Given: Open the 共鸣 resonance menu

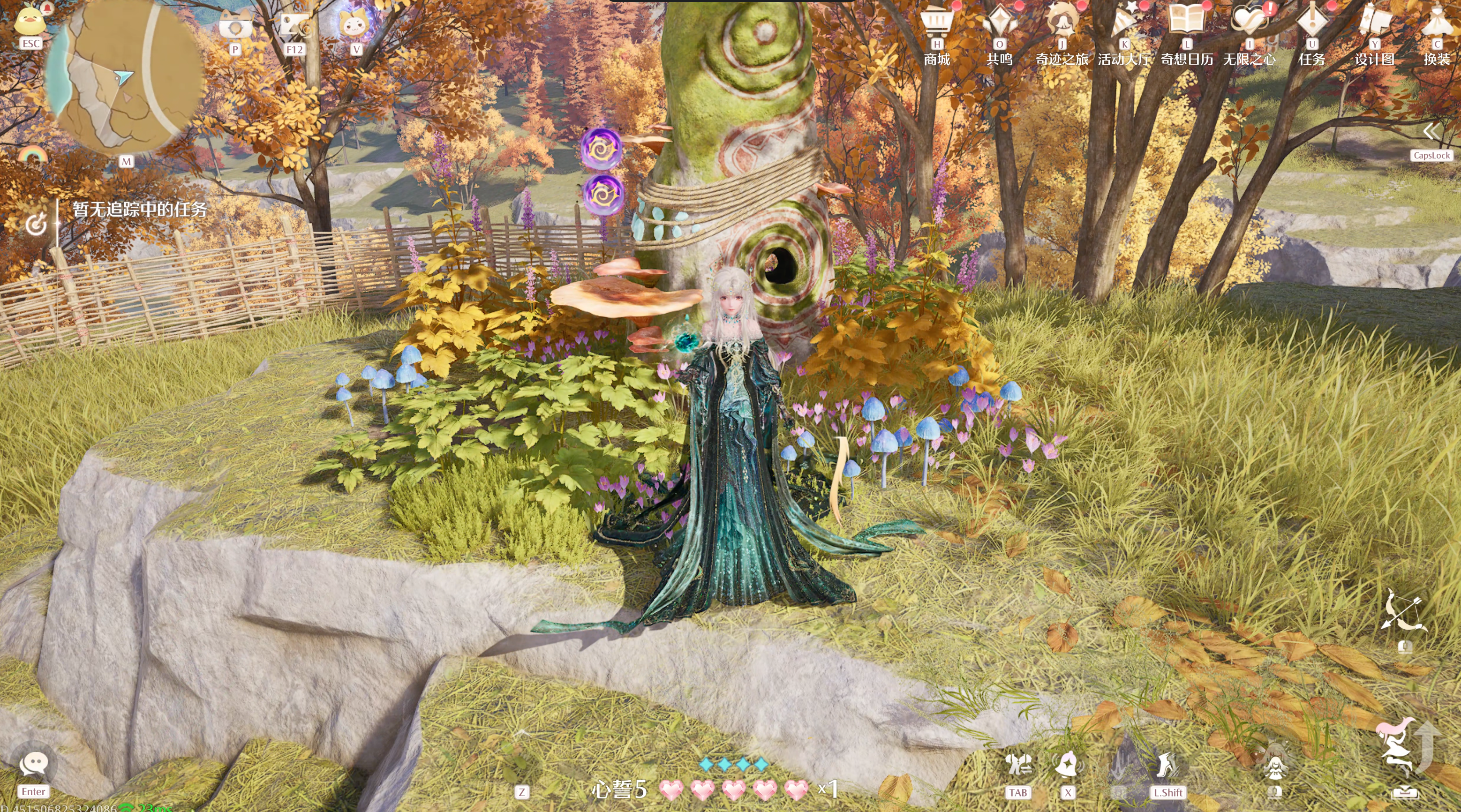Looking at the screenshot, I should pos(999,23).
